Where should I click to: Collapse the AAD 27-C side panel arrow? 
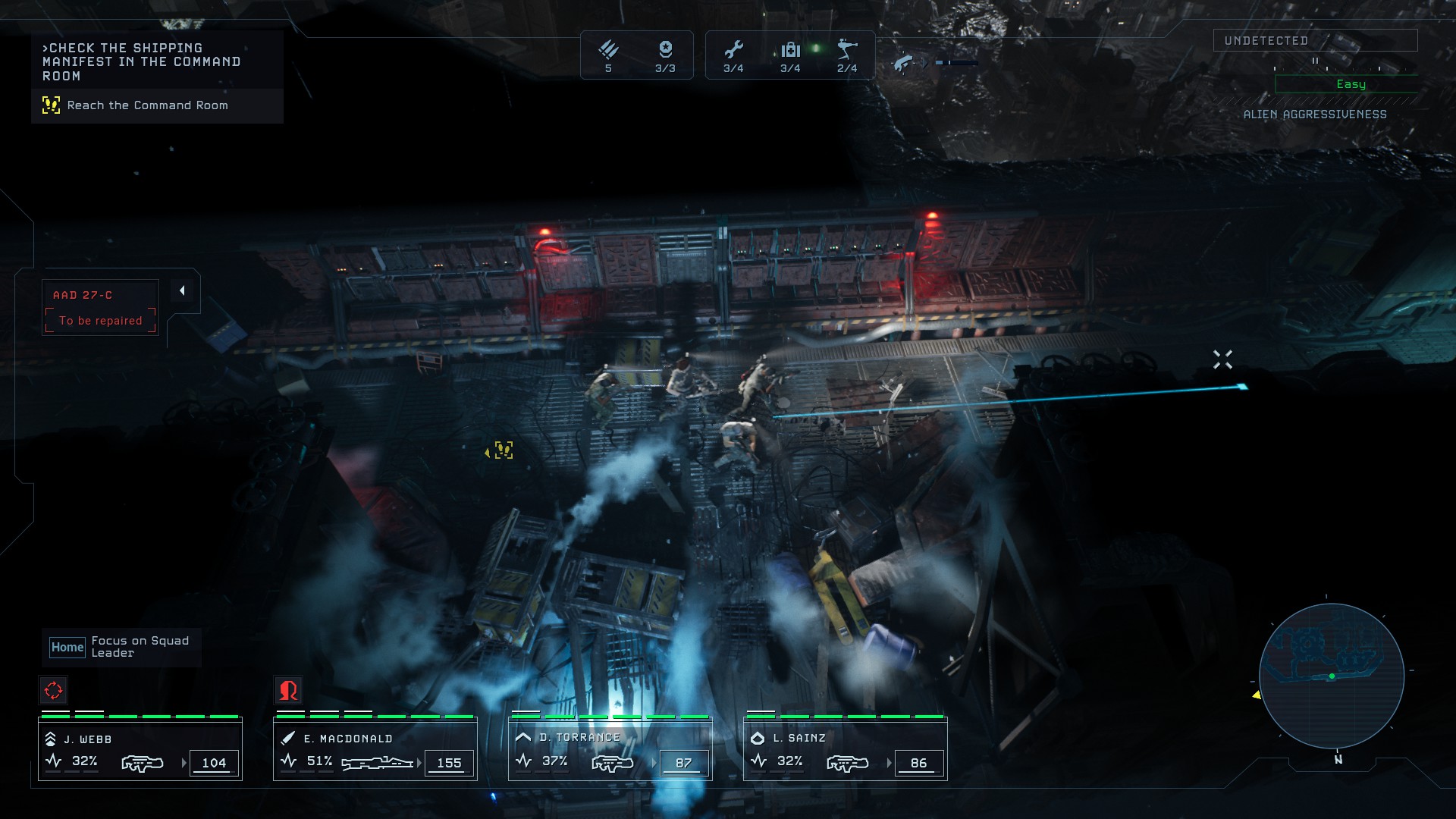tap(182, 290)
